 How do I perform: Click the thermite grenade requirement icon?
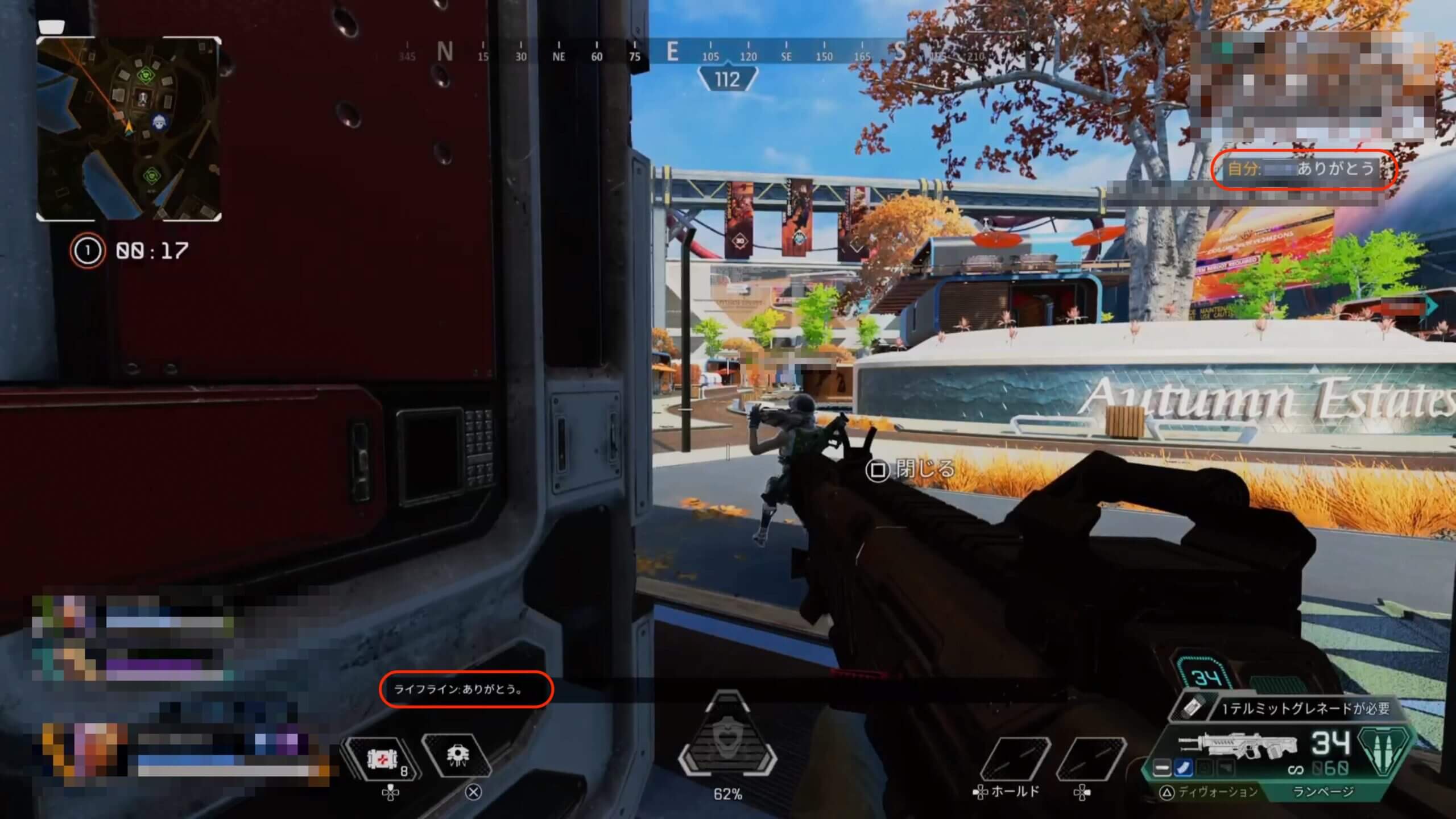1193,708
